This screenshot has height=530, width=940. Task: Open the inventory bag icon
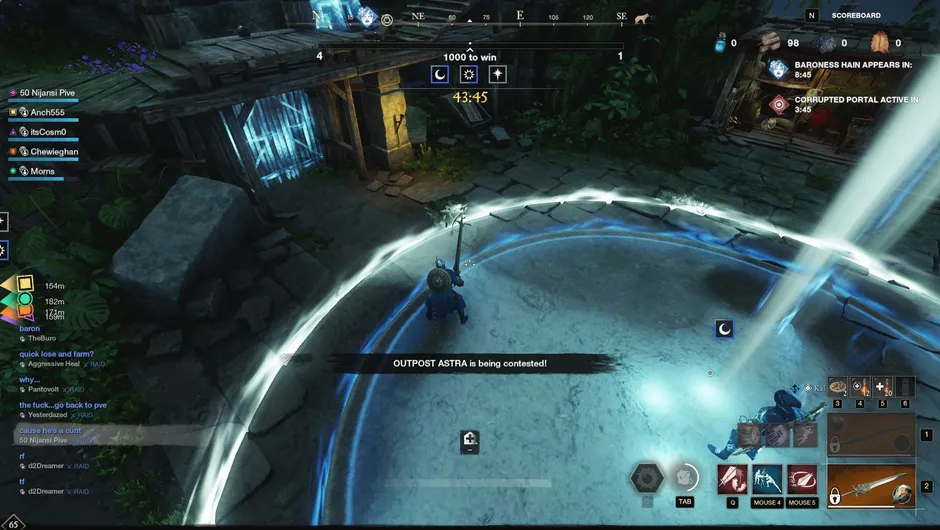[685, 477]
